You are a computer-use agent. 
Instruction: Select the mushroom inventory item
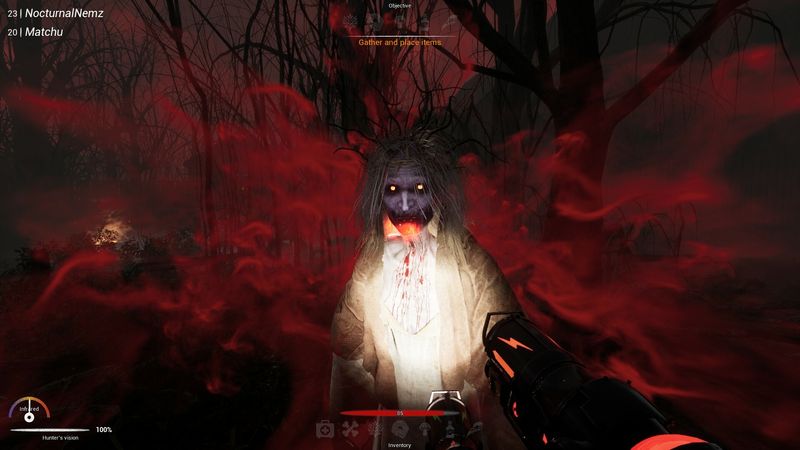(x=423, y=429)
